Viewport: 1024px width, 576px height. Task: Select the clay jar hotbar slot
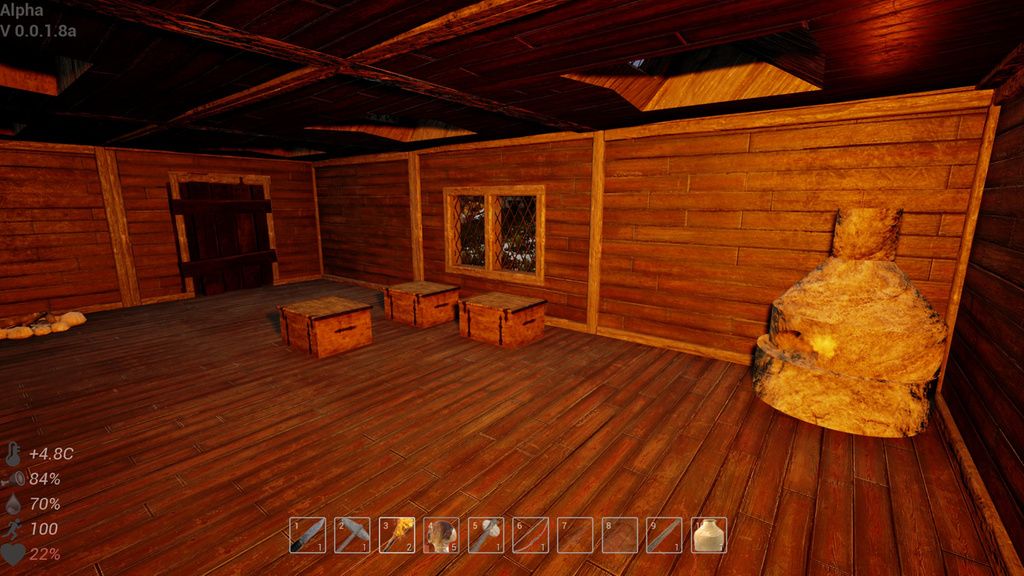point(709,535)
